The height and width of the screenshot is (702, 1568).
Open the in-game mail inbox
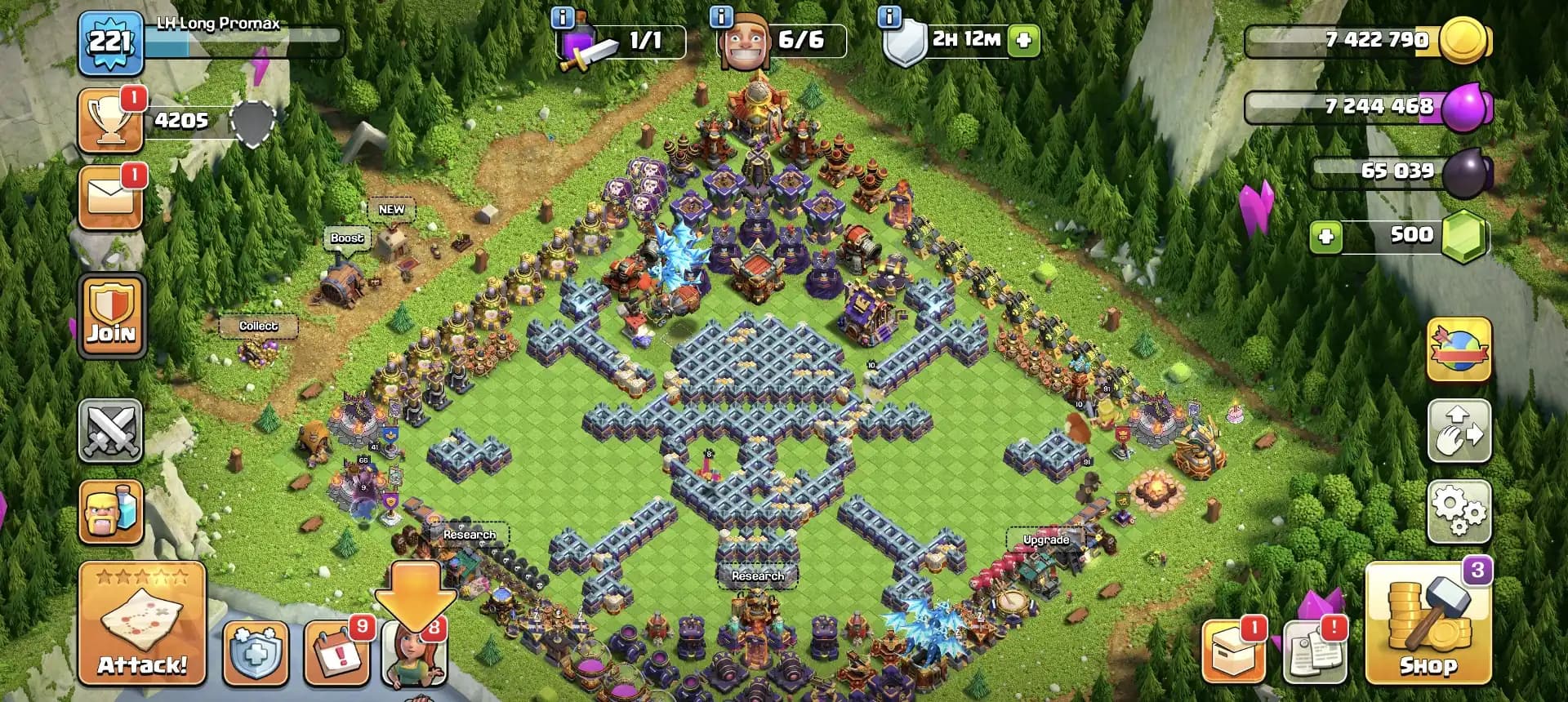[110, 196]
